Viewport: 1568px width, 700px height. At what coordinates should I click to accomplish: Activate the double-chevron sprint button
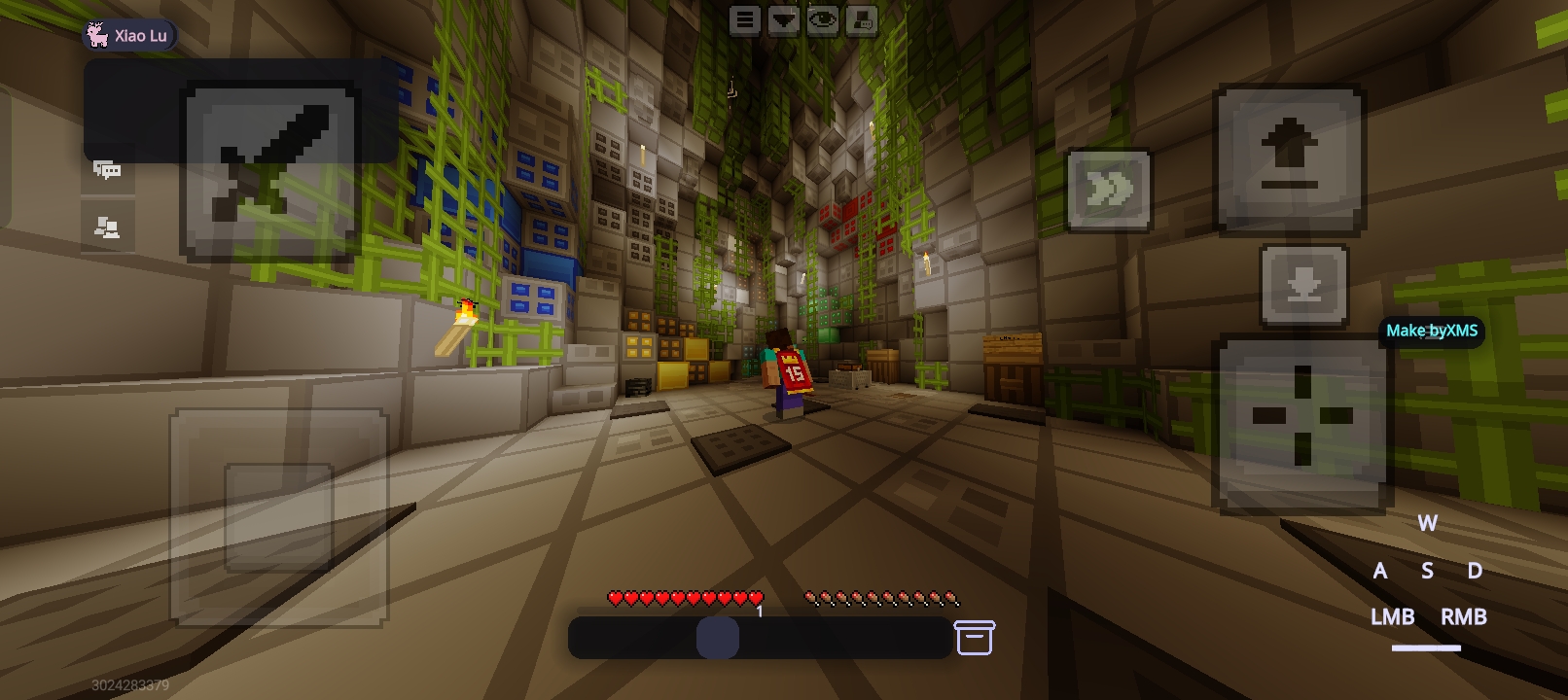[x=1108, y=190]
